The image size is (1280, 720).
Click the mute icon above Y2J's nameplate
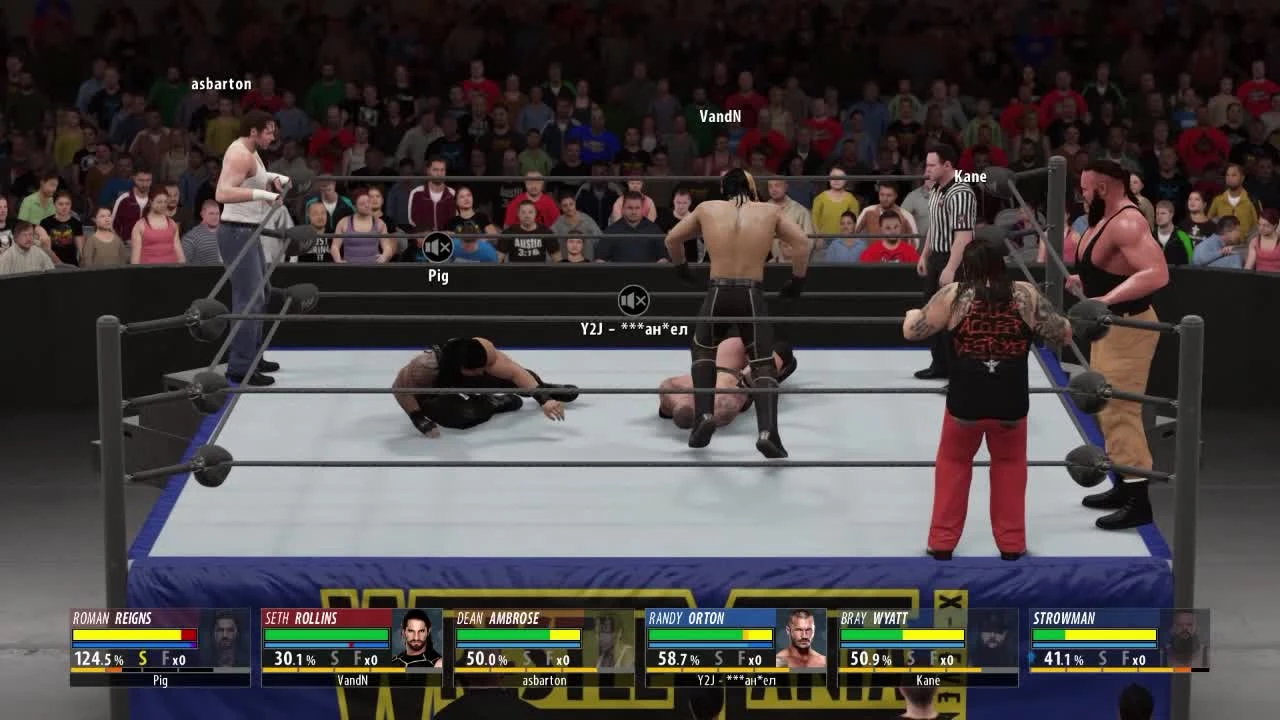pyautogui.click(x=632, y=300)
